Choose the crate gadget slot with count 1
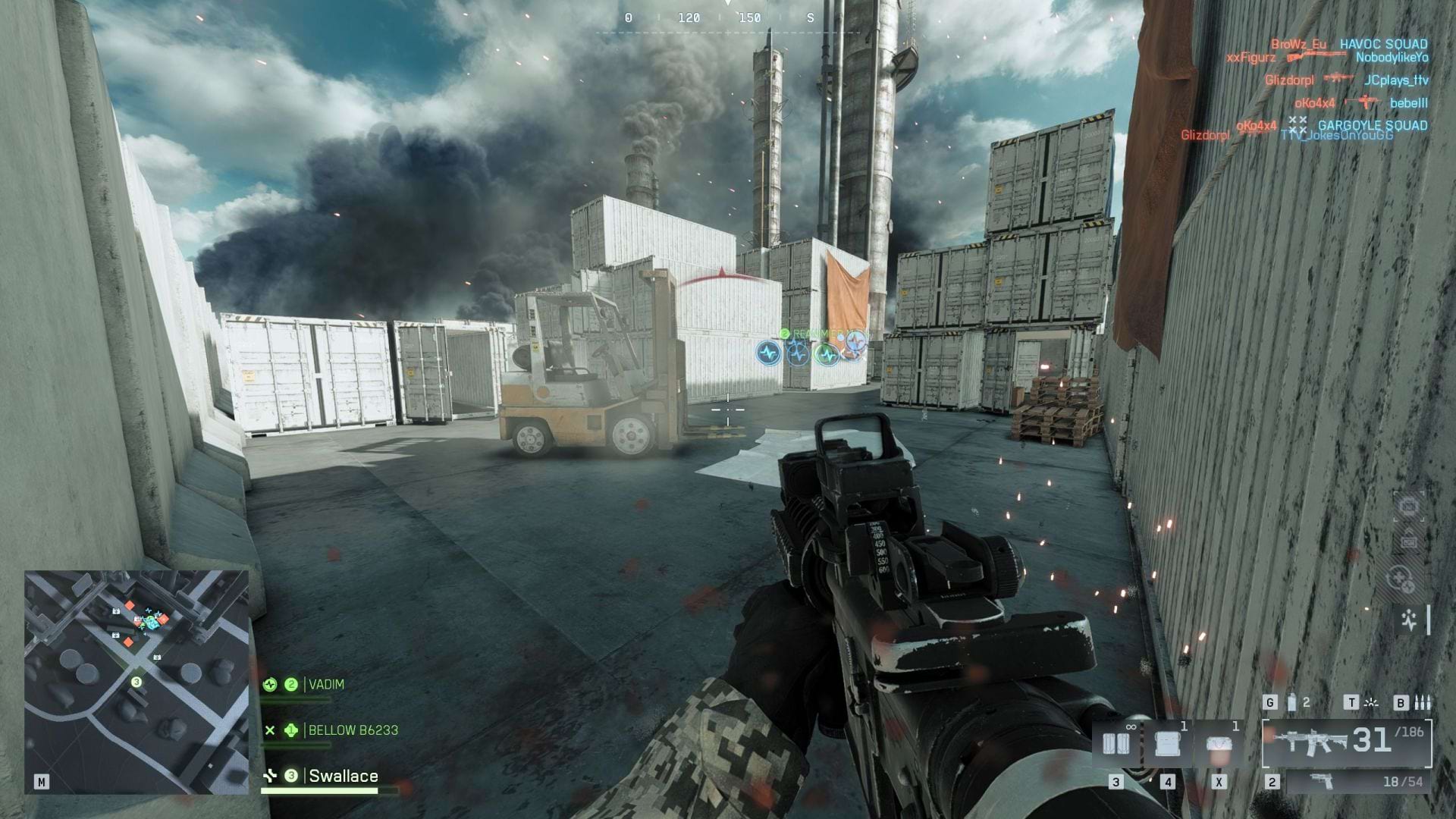 [1167, 744]
